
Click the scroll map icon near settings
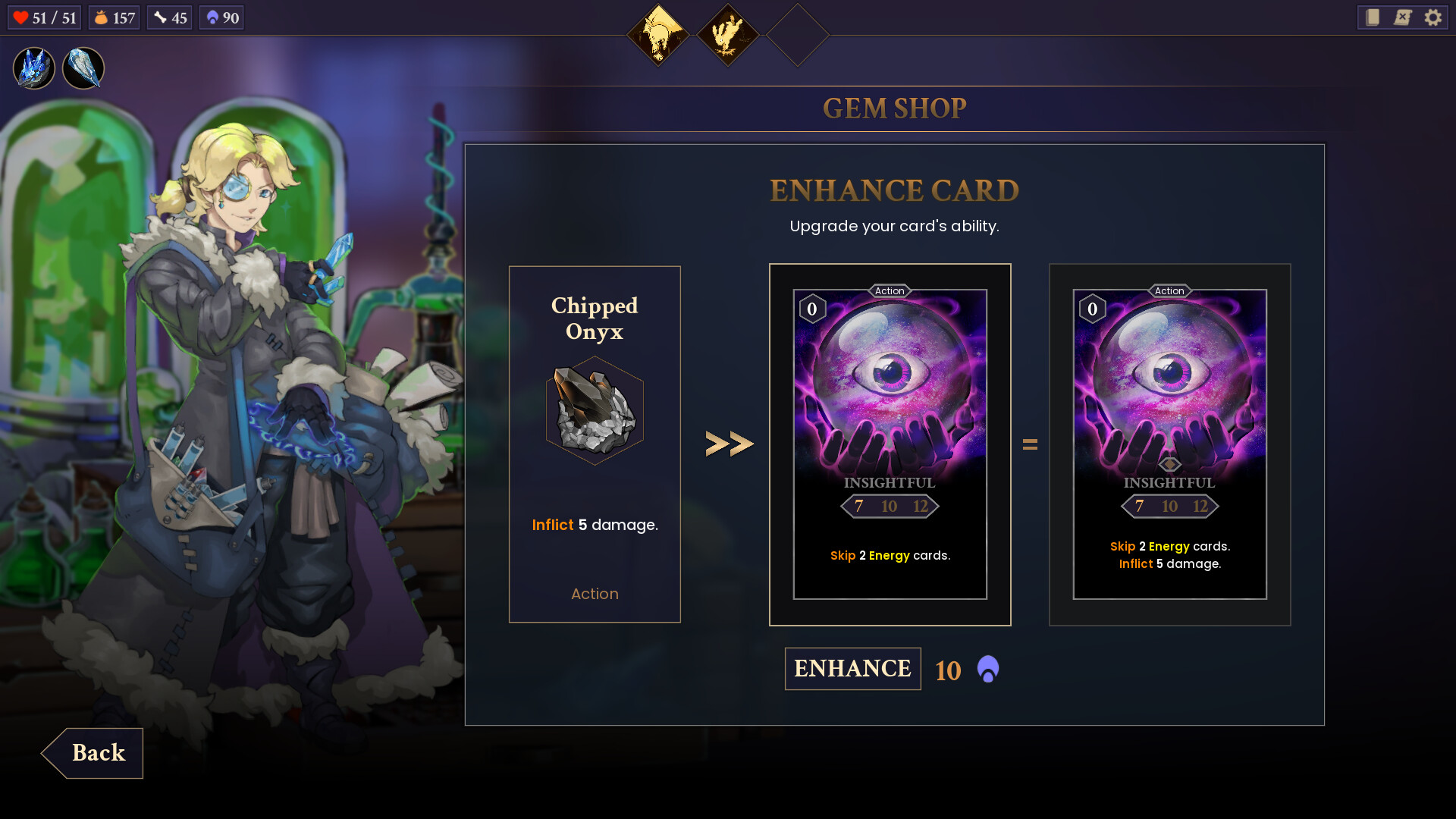(x=1402, y=17)
